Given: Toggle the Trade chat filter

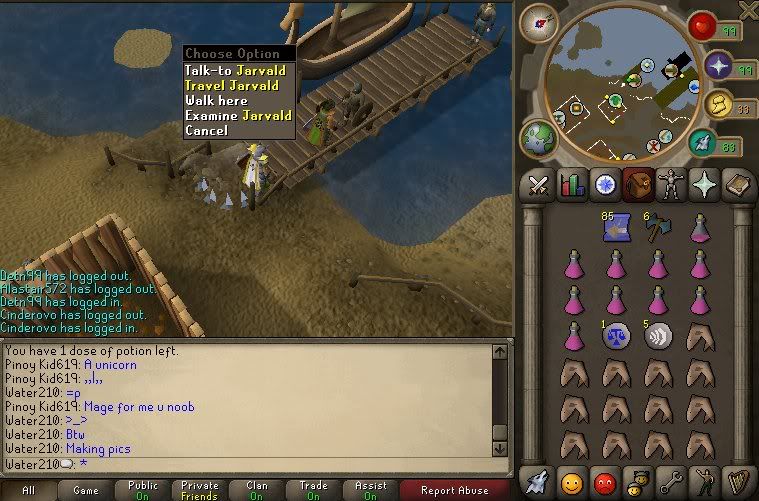Looking at the screenshot, I should pos(314,490).
